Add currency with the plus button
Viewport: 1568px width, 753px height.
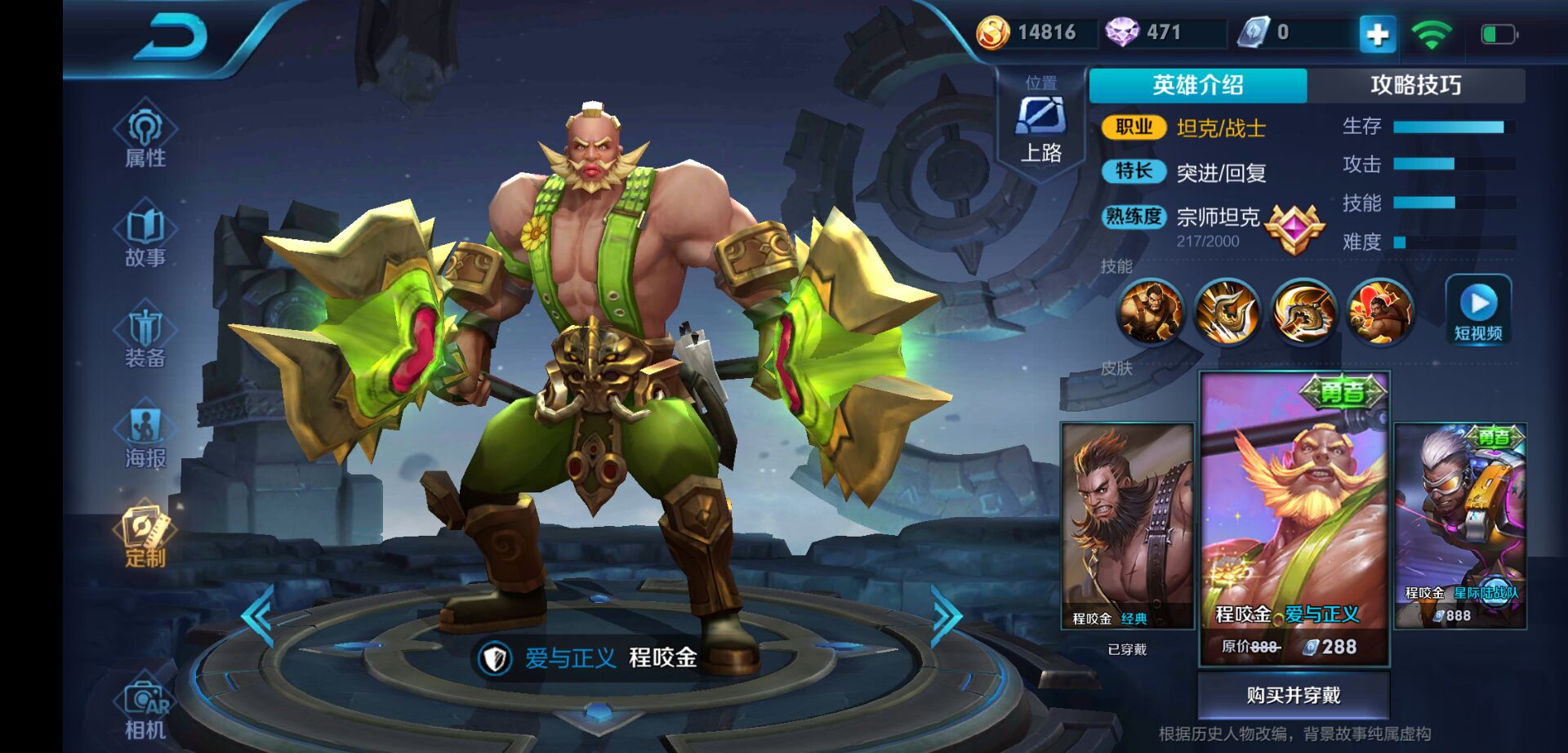(x=1377, y=34)
